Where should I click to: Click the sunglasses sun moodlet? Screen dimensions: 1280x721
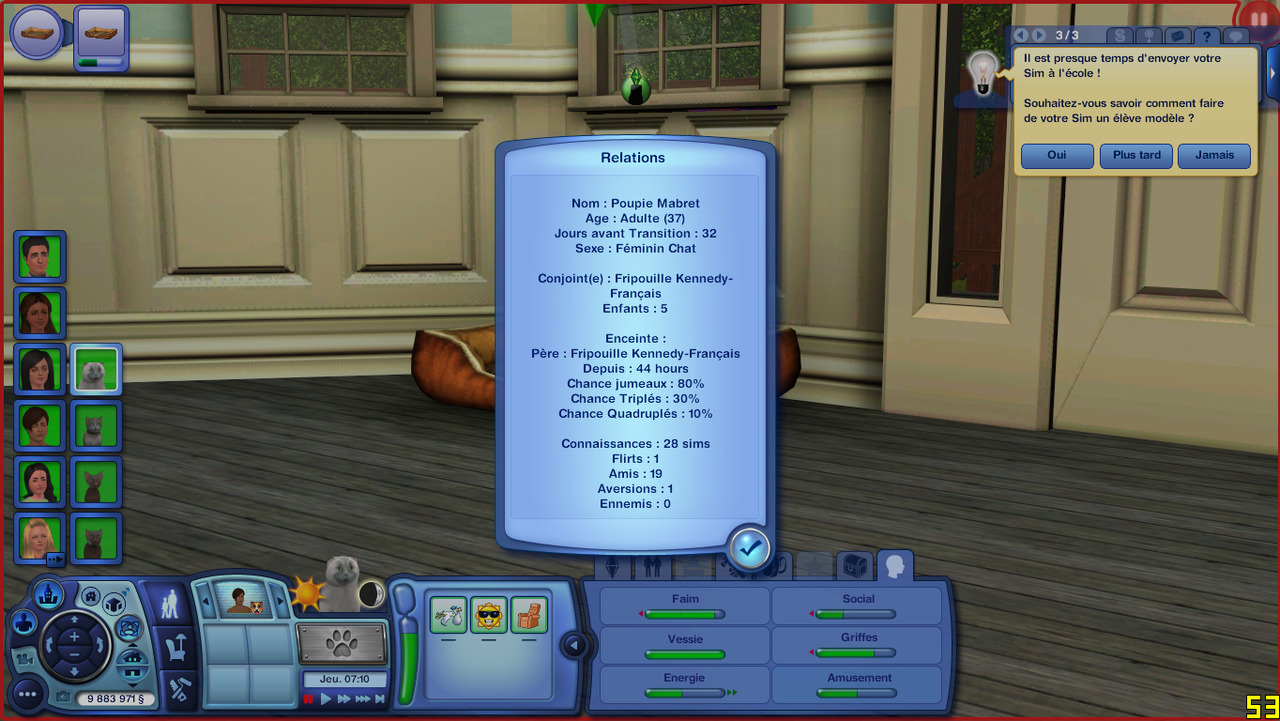489,614
